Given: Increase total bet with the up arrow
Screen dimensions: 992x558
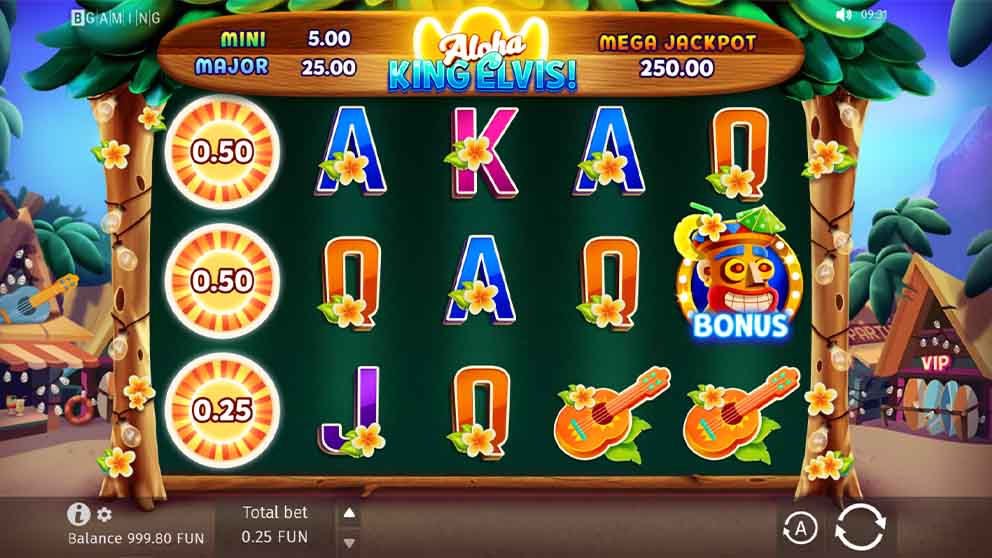Looking at the screenshot, I should click(349, 514).
